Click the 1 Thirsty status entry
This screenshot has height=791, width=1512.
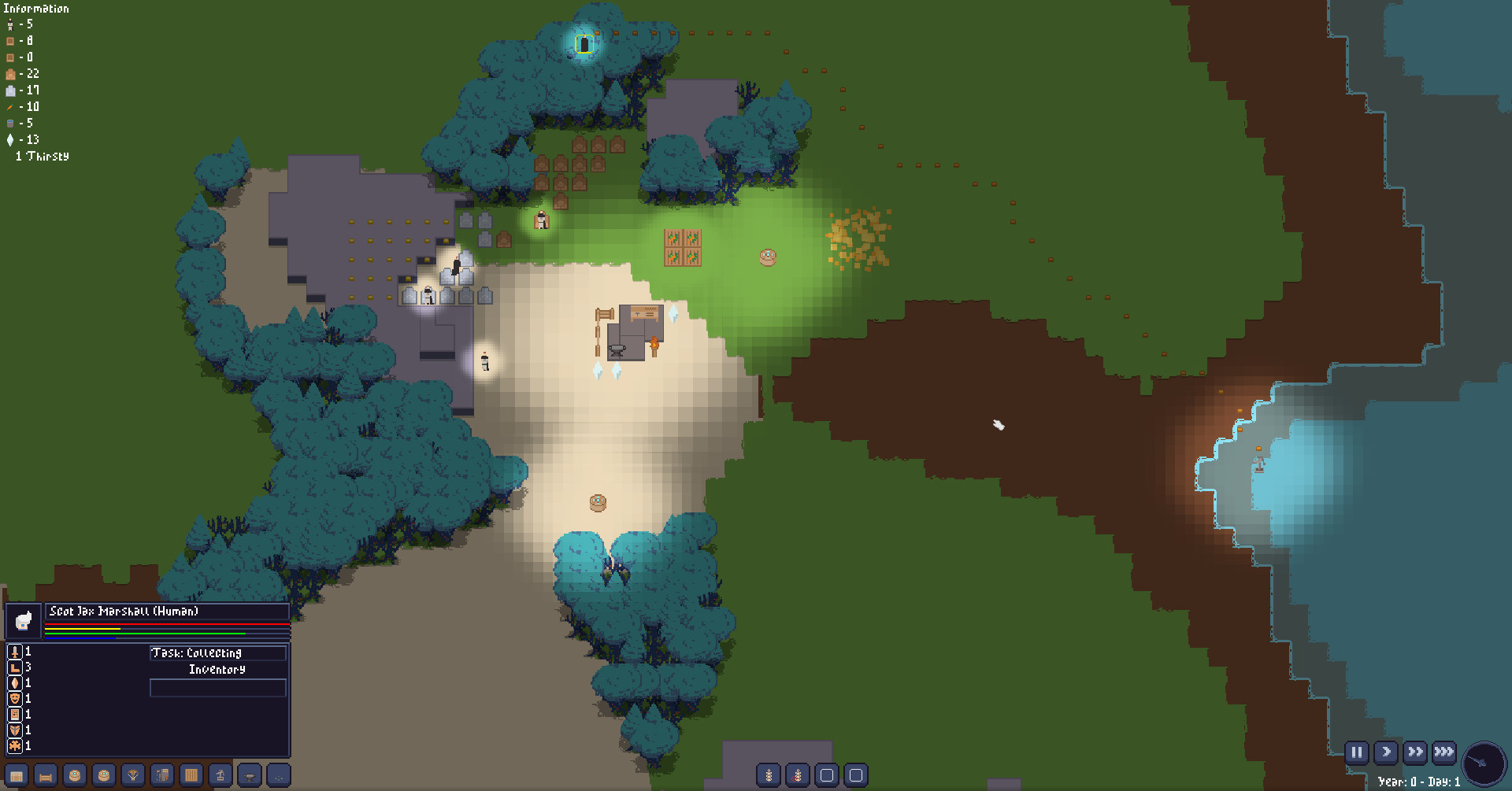coord(41,156)
